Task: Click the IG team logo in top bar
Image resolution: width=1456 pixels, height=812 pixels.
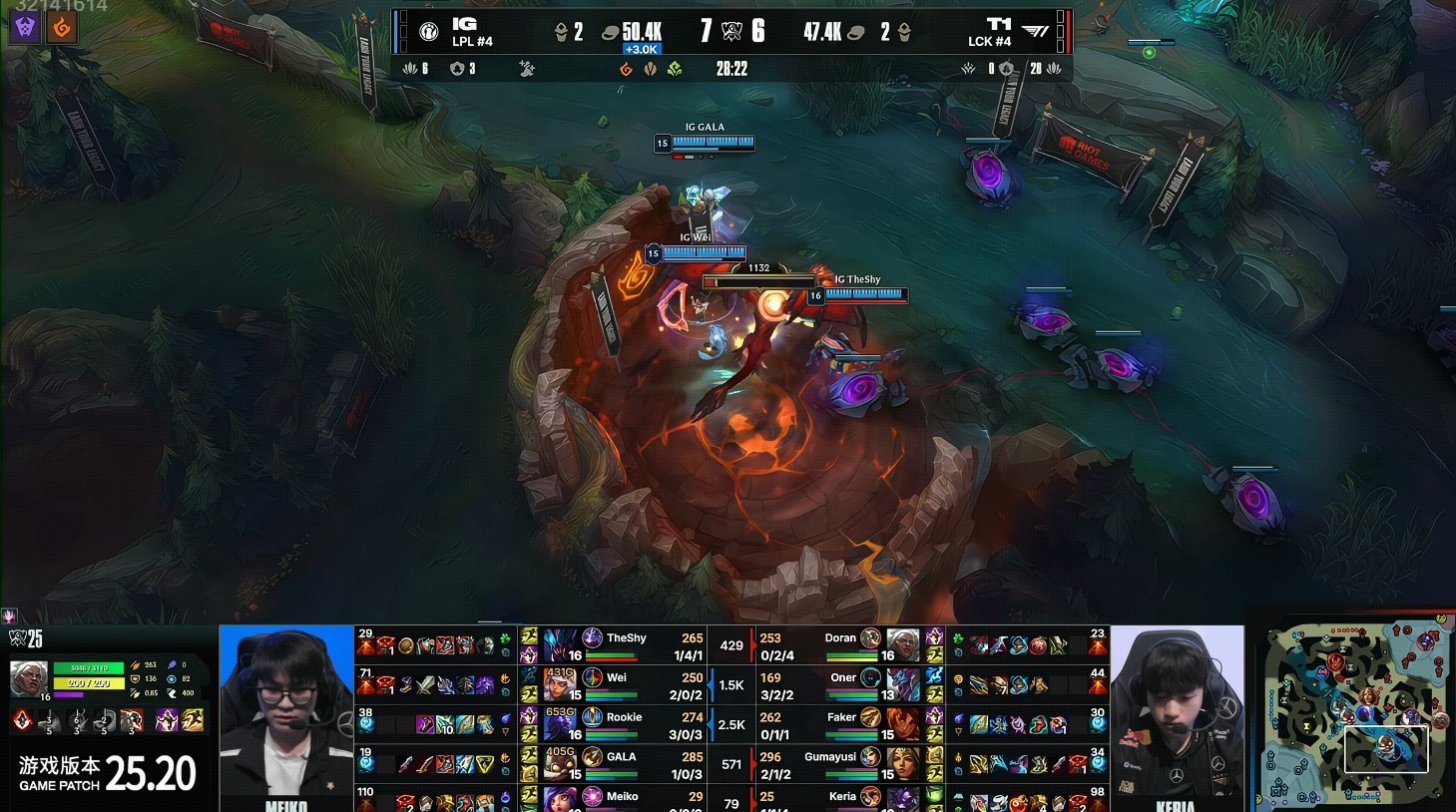Action: (429, 32)
